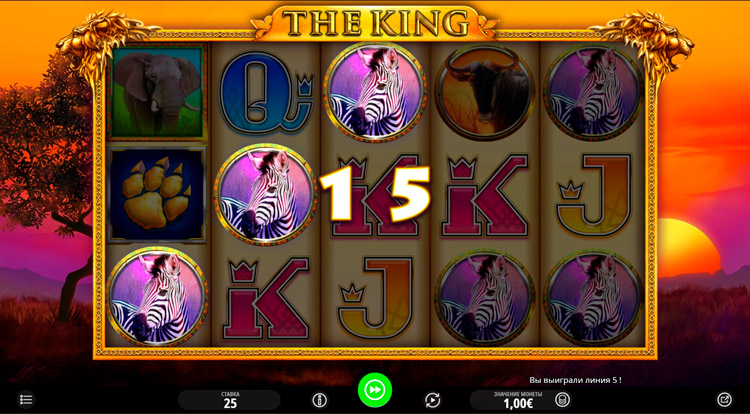
Task: Open the bet (Ставка) selector showing 25
Action: (x=230, y=400)
